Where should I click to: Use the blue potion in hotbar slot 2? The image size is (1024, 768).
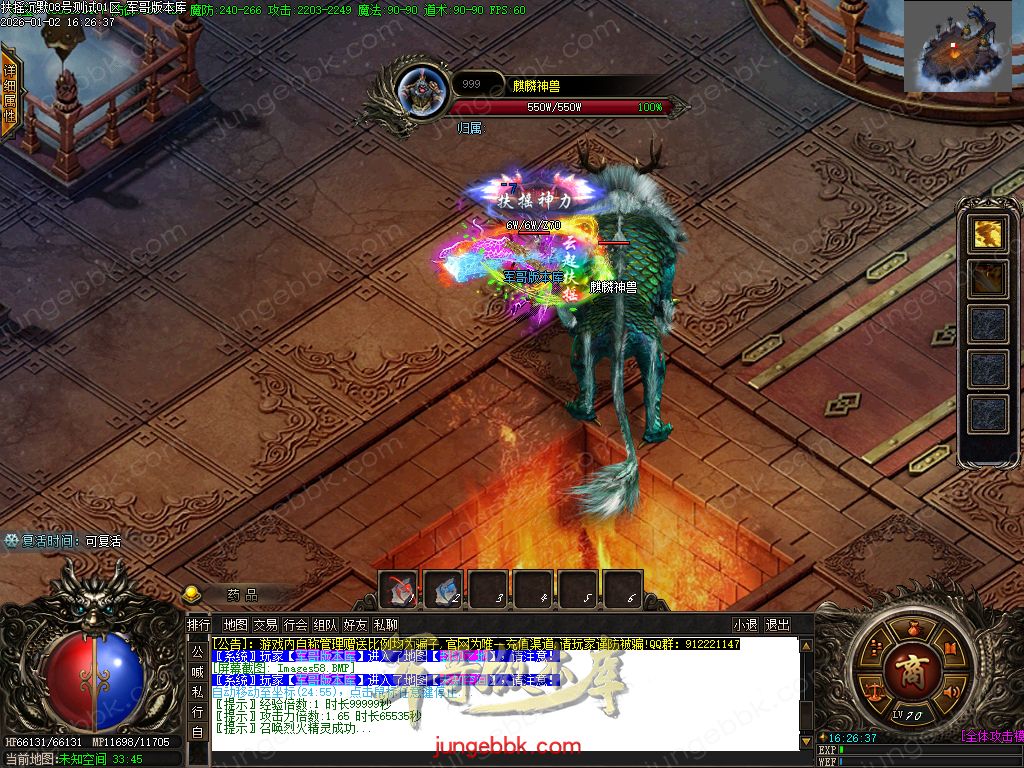click(x=443, y=589)
